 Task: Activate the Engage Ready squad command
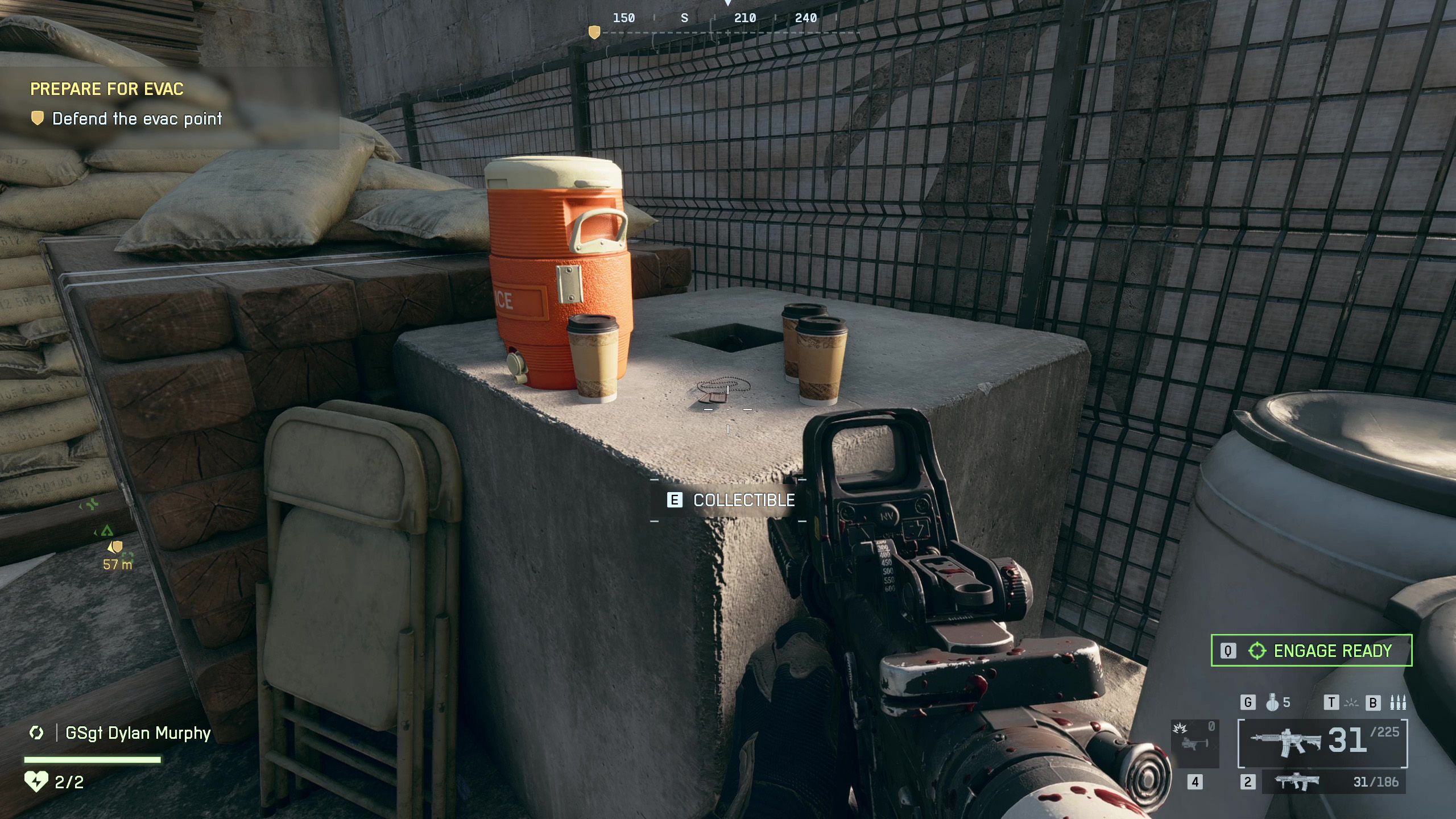pos(1311,650)
